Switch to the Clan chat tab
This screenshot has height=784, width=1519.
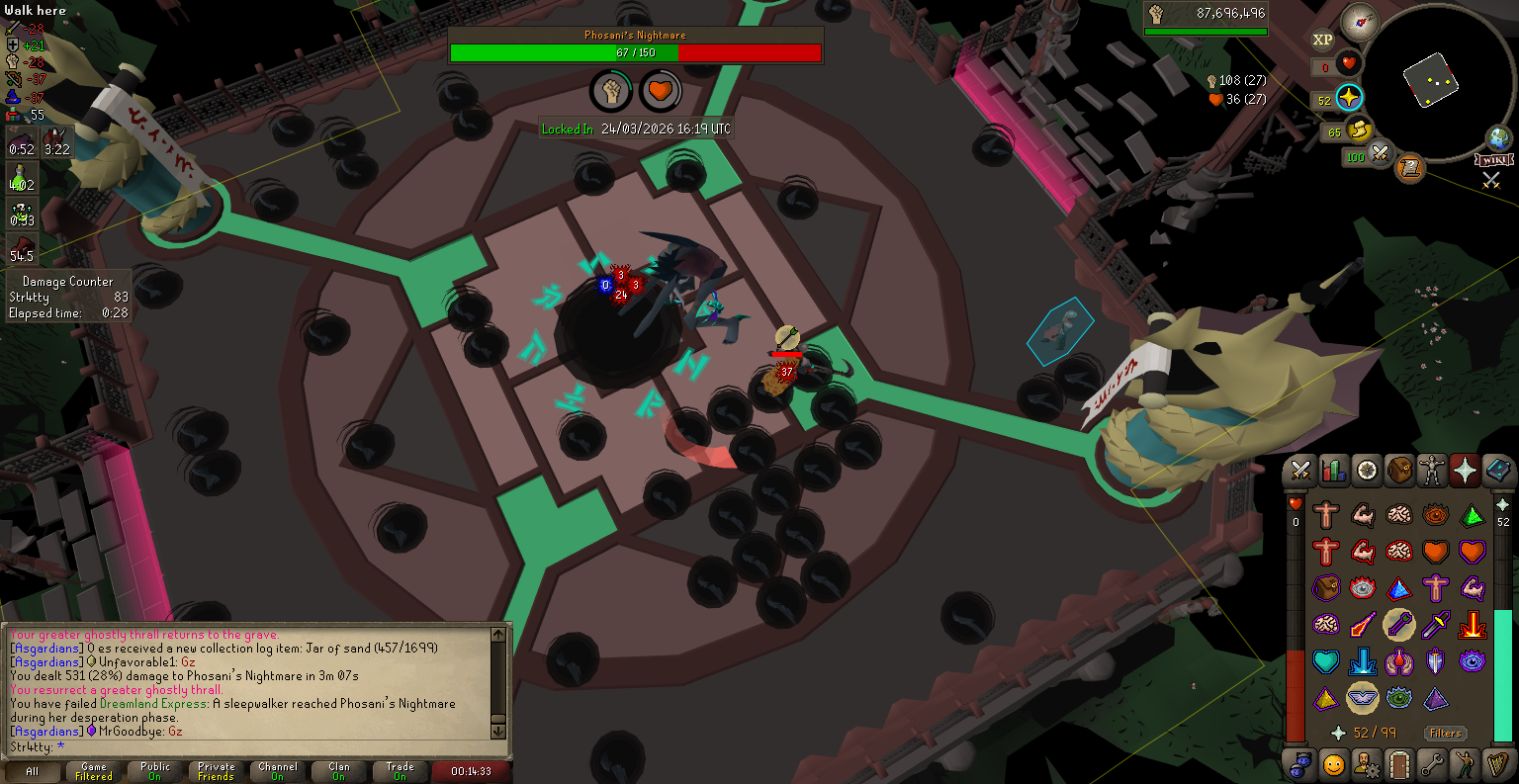(339, 771)
